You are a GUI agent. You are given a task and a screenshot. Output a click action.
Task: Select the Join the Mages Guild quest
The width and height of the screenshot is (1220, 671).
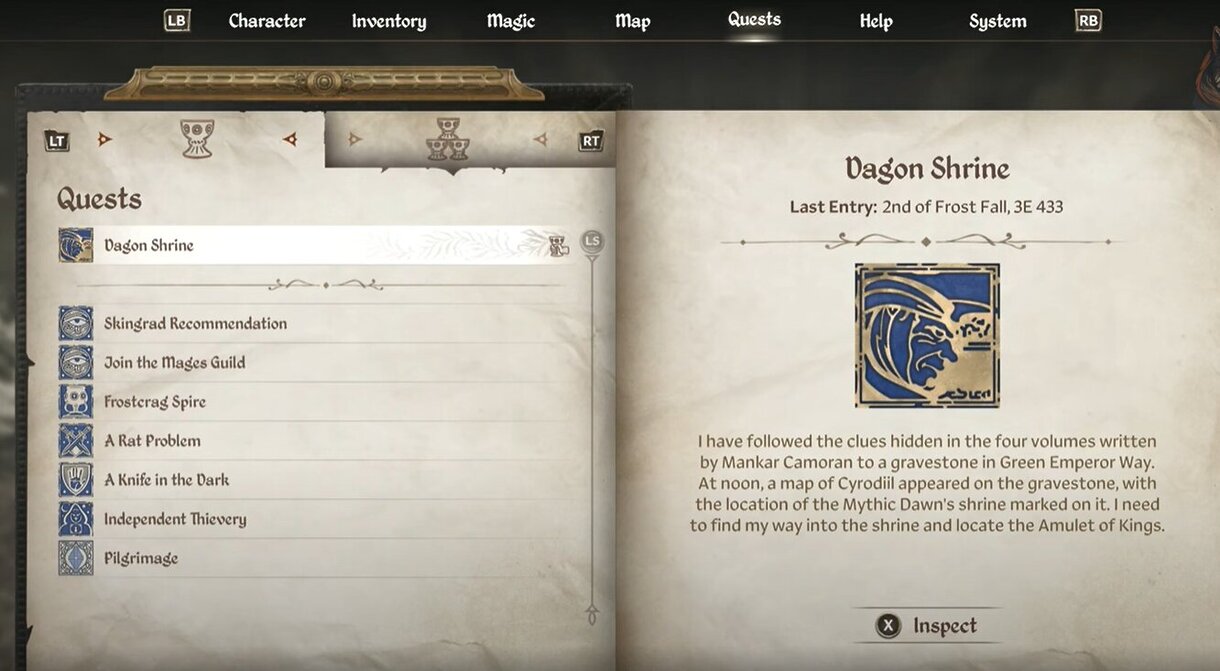(x=174, y=363)
